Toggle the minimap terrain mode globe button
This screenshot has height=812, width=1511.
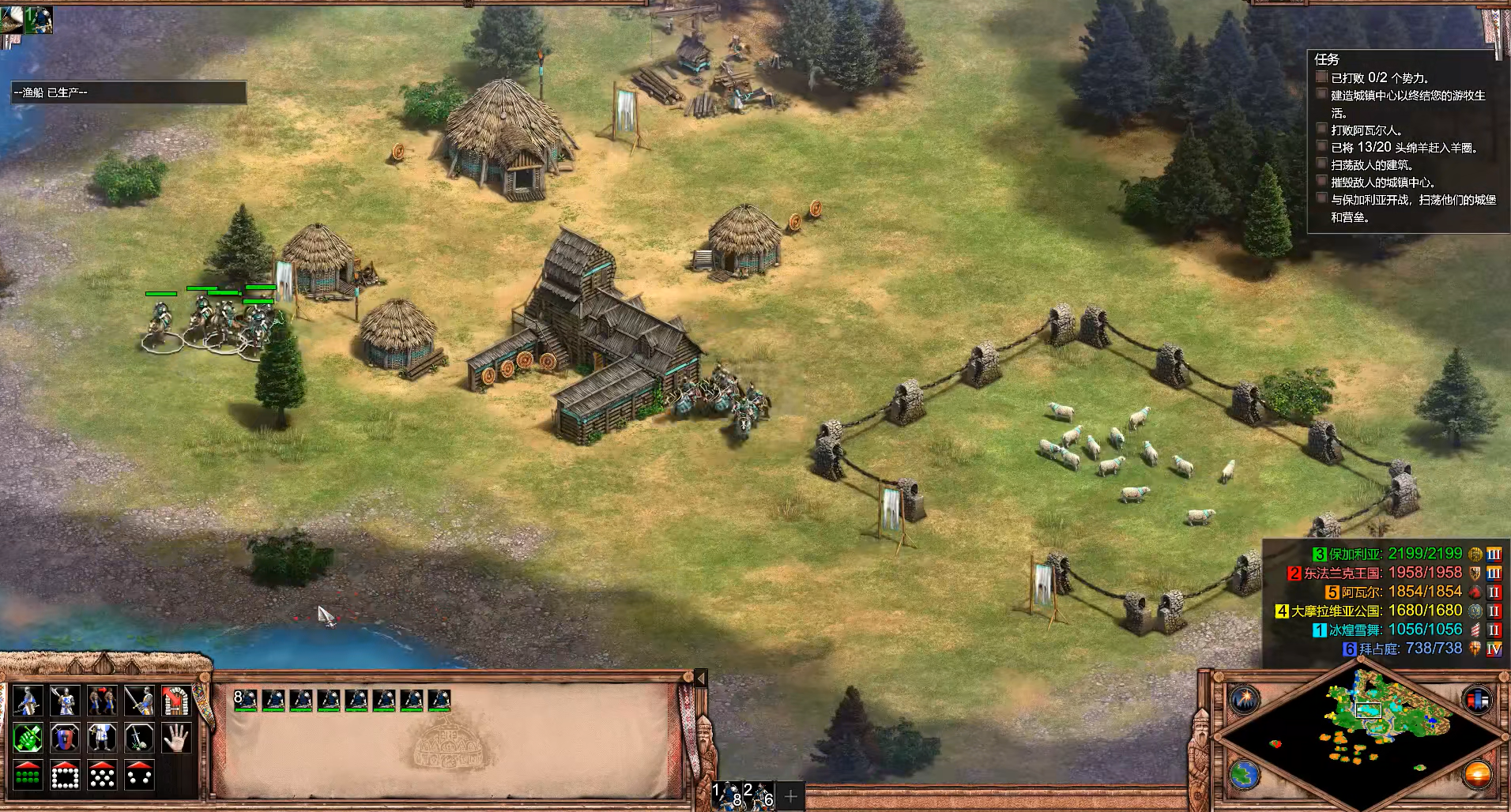1244,773
